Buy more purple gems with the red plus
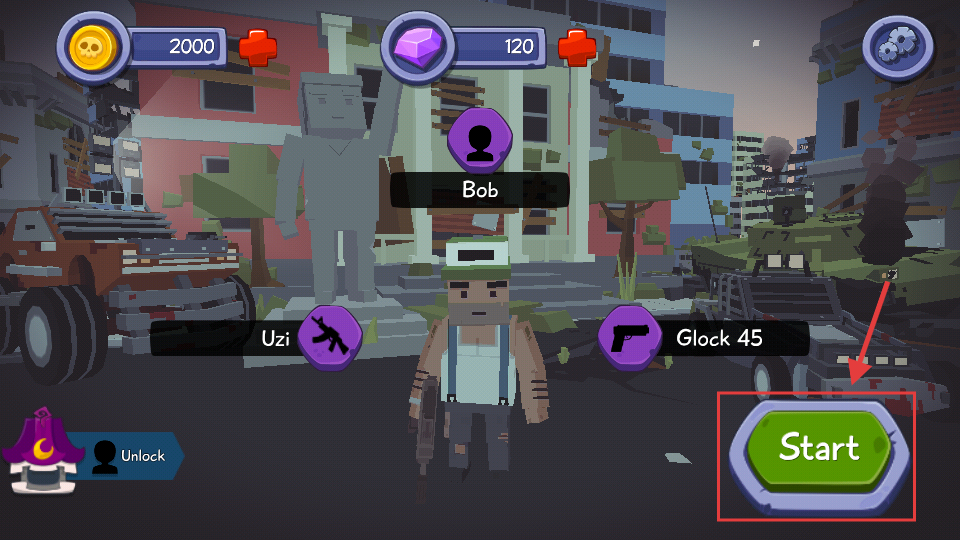 point(576,46)
